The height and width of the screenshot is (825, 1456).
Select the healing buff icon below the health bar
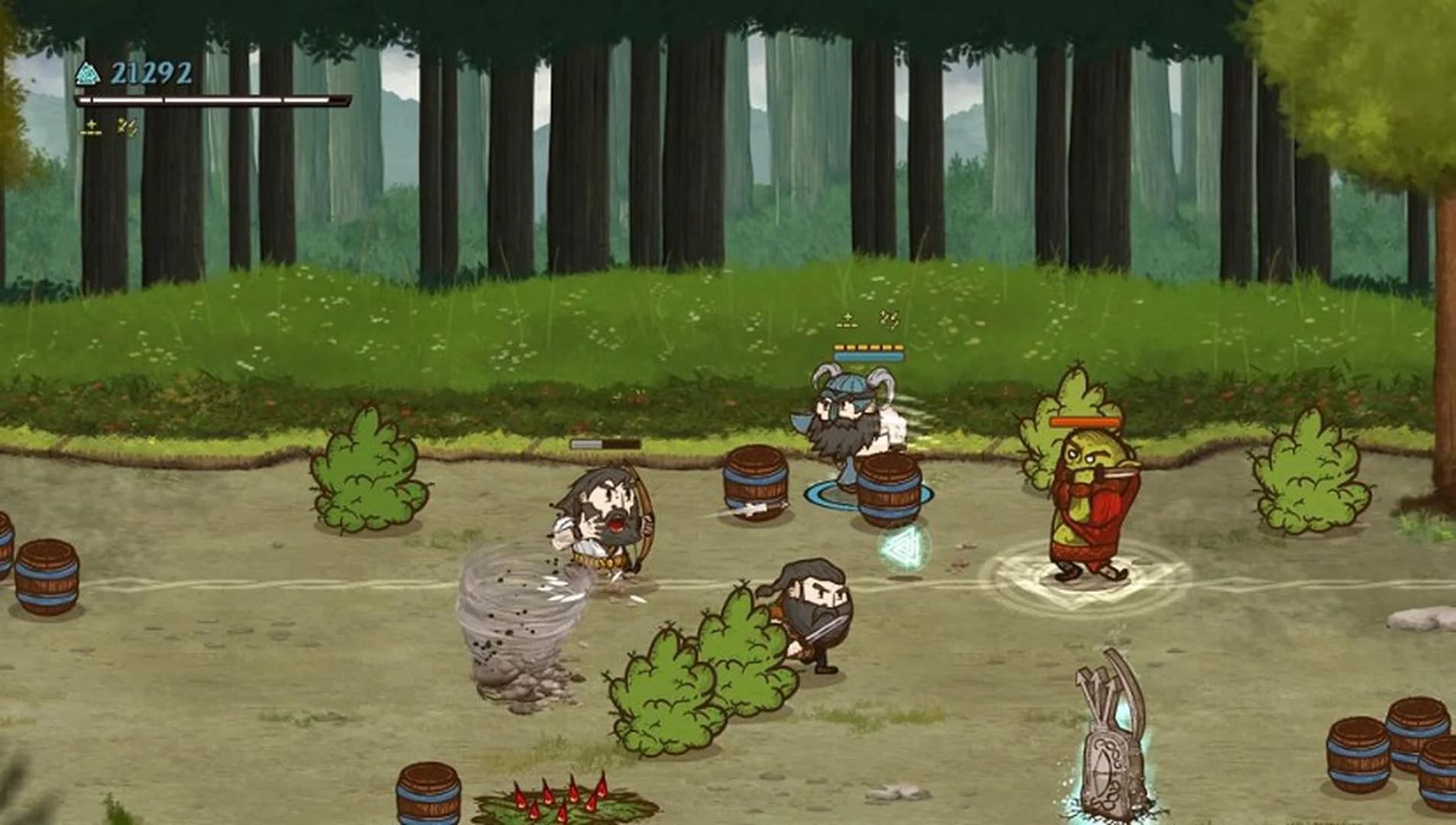pos(90,125)
